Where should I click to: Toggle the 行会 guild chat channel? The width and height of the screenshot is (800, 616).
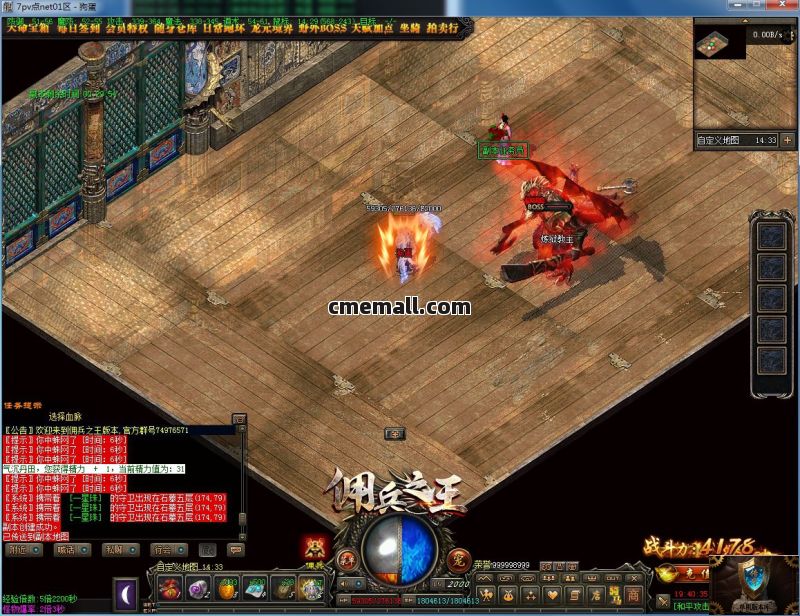160,549
